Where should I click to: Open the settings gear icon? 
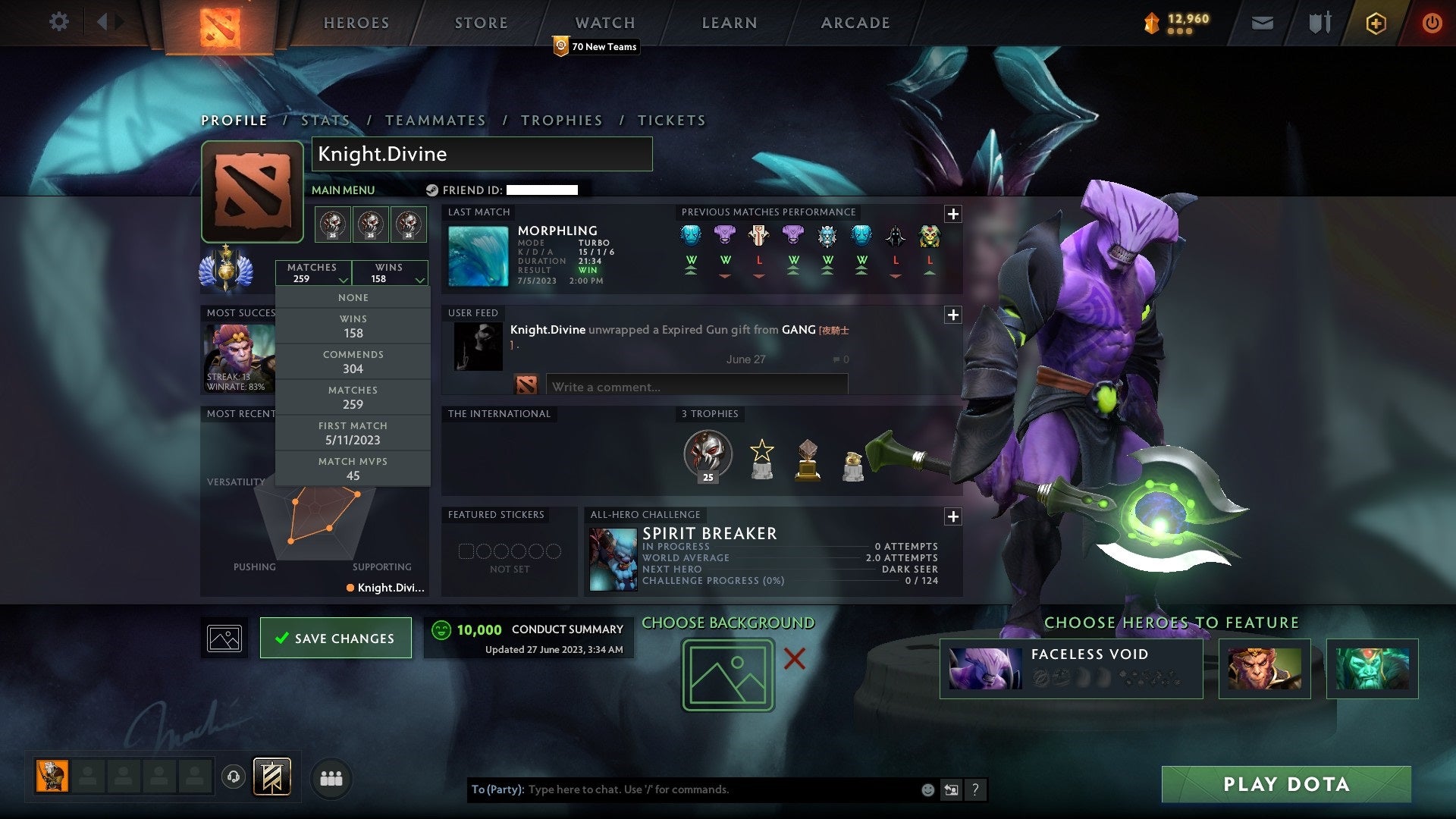pos(58,21)
